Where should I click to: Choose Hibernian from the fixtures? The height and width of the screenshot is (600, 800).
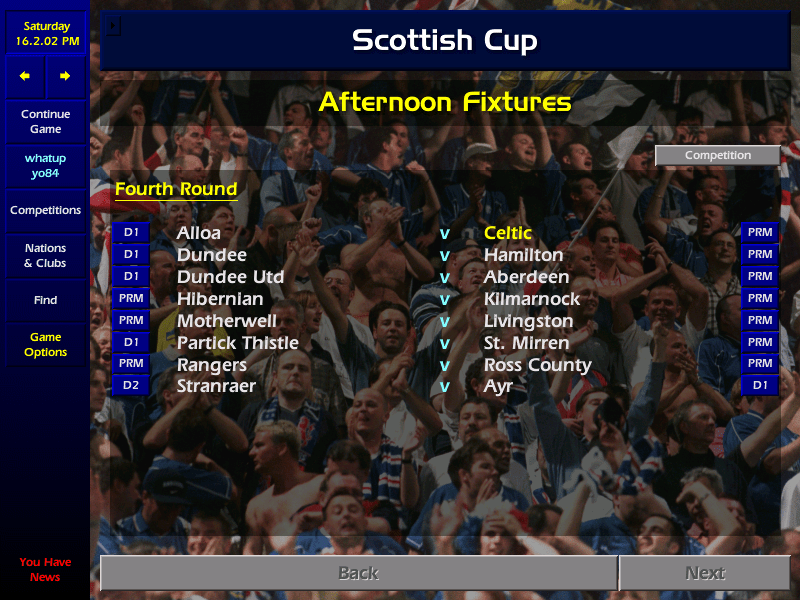[220, 299]
